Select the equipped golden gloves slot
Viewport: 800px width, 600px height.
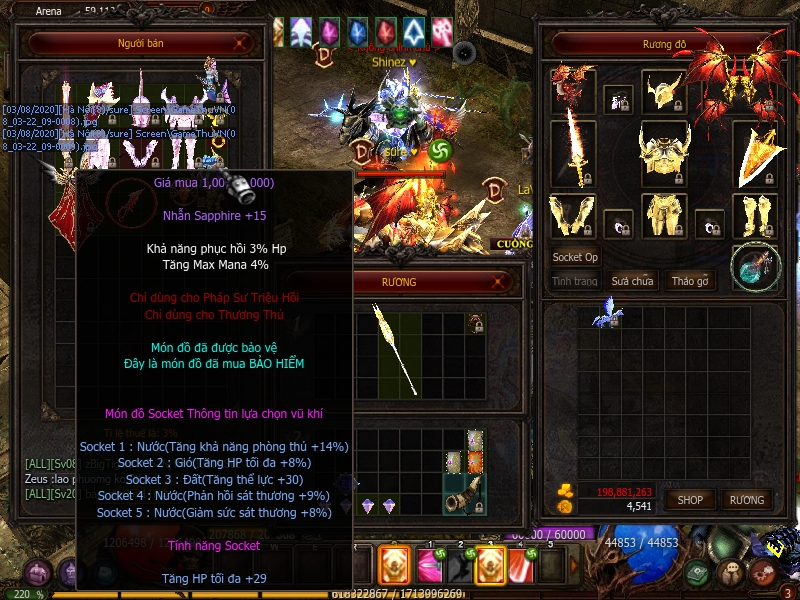click(573, 217)
